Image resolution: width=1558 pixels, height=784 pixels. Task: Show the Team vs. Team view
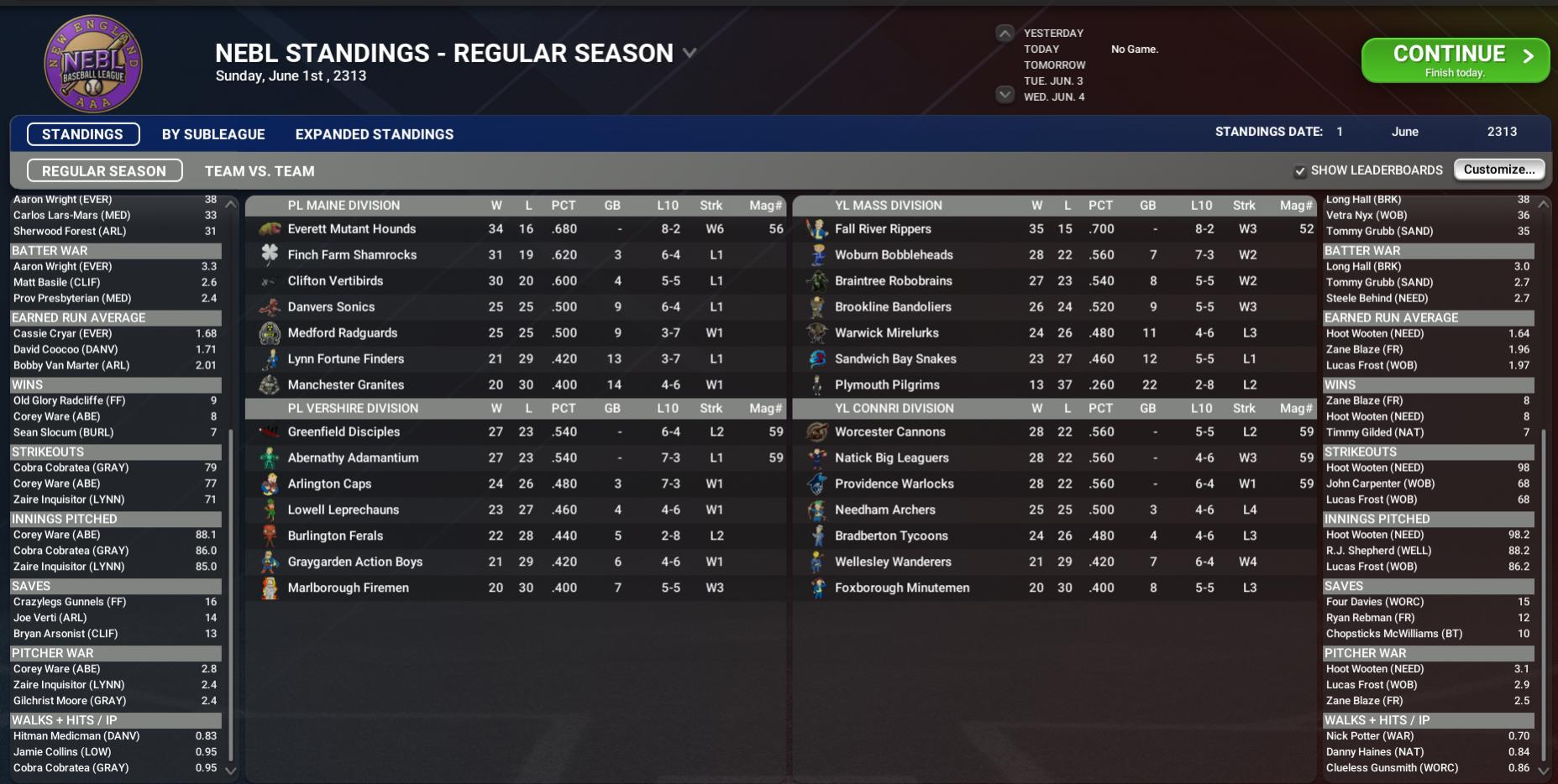tap(260, 171)
